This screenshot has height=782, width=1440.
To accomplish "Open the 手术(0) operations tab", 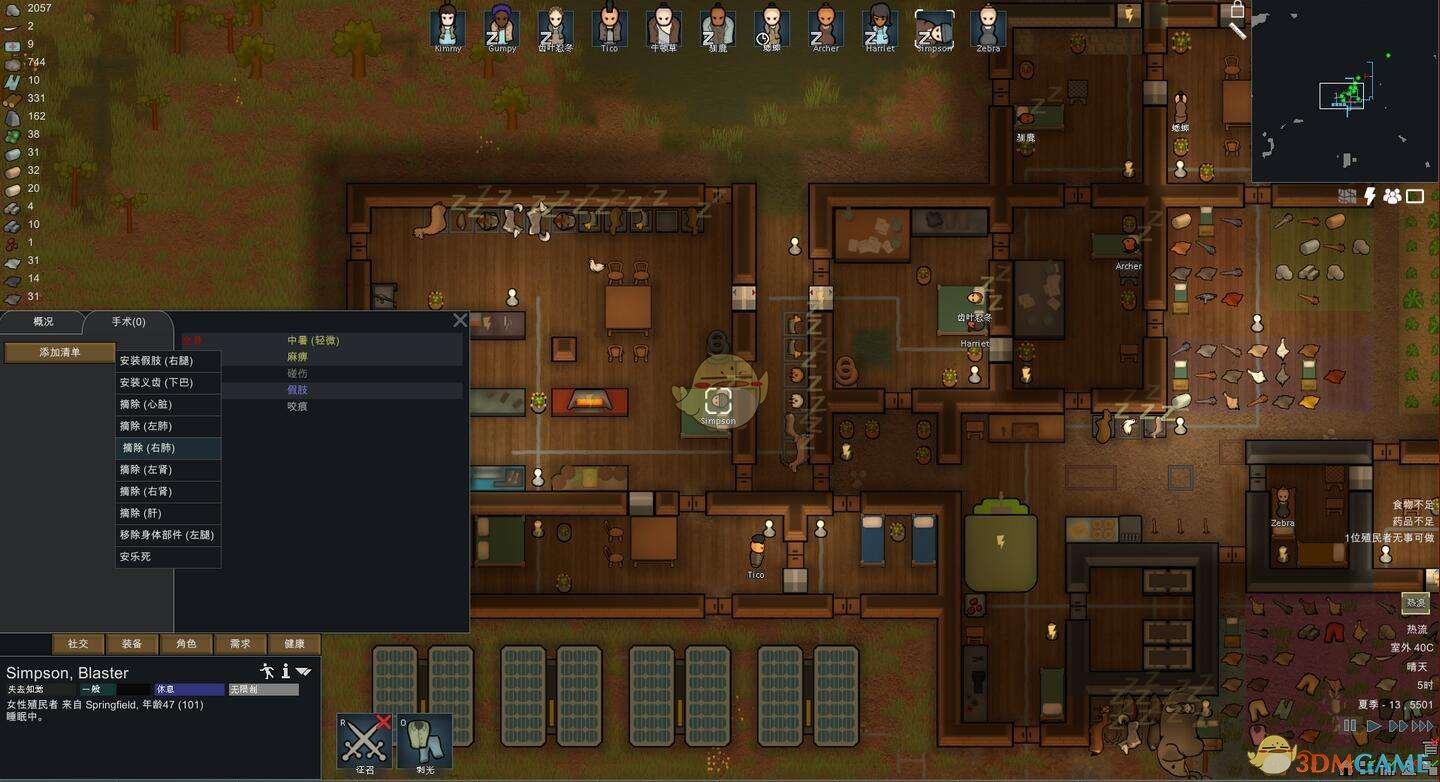I will (128, 322).
